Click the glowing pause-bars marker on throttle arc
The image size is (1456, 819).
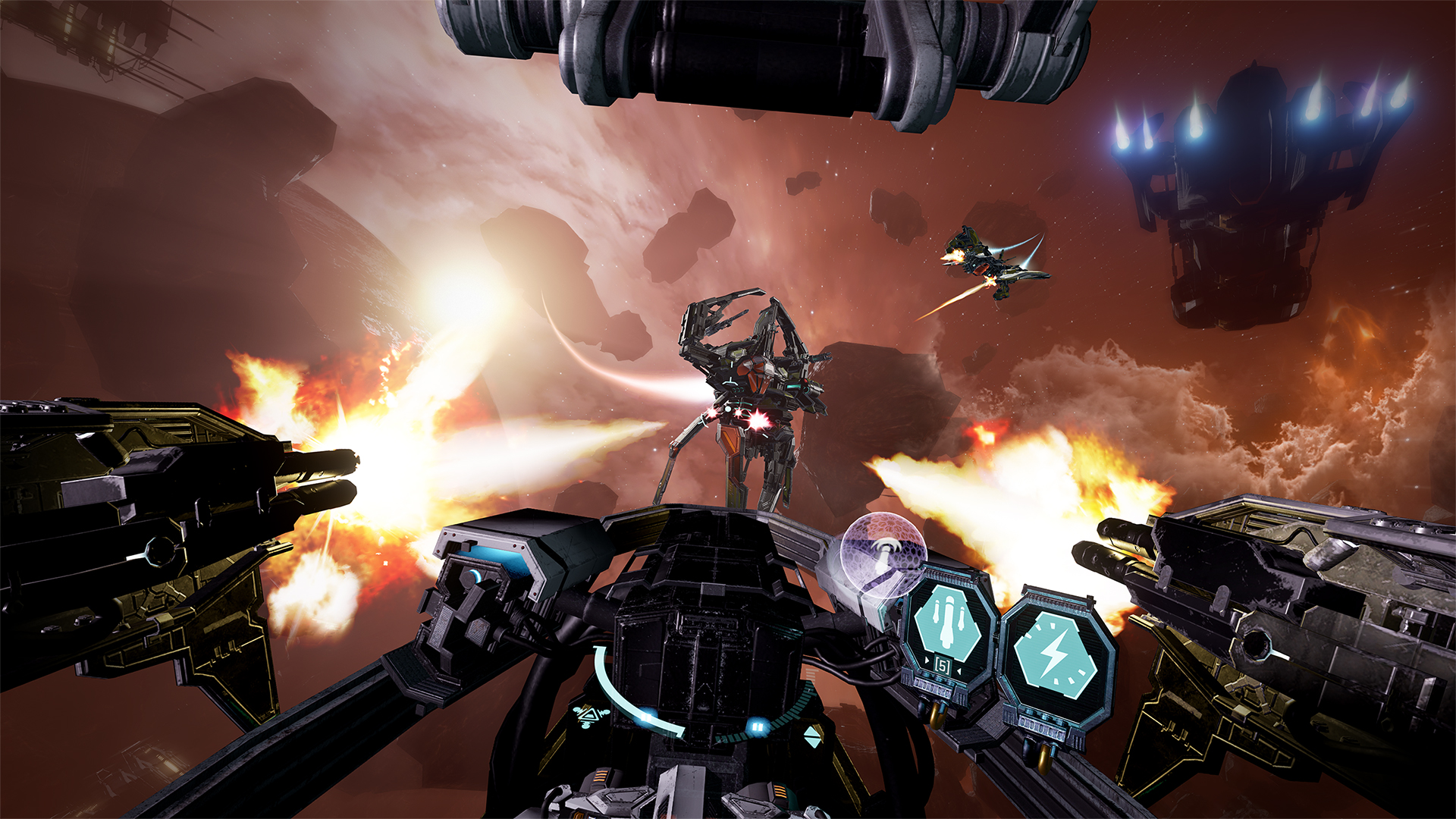click(x=646, y=716)
